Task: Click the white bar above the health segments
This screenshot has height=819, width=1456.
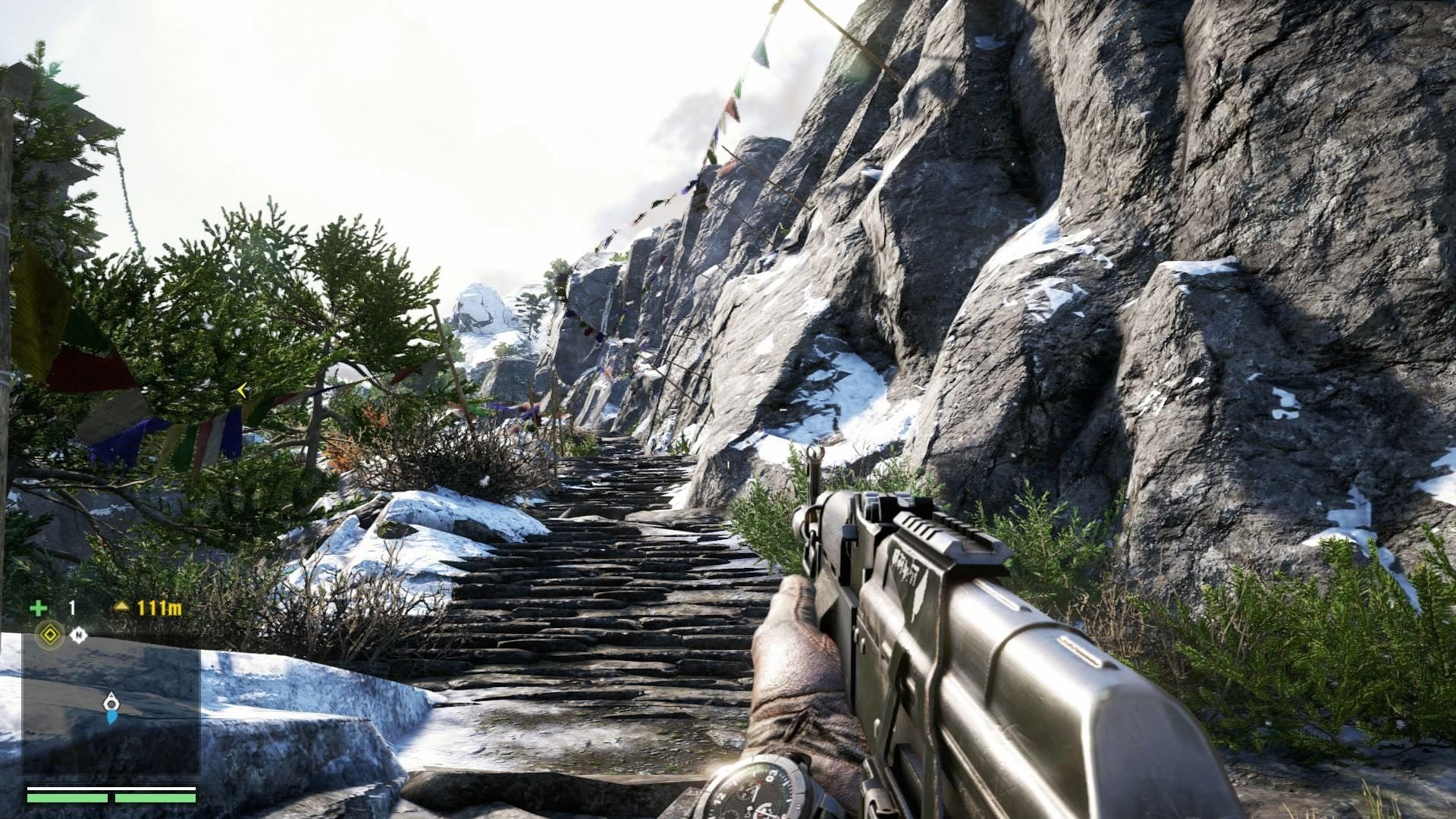Action: (x=111, y=788)
